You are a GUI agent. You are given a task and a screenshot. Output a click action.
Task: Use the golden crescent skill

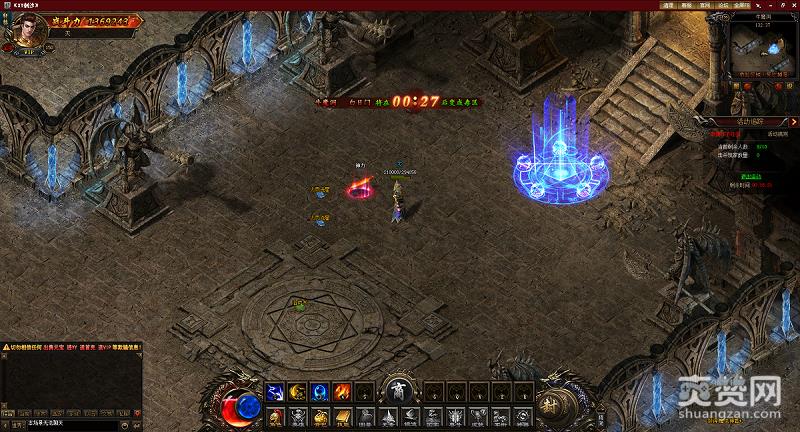click(297, 391)
